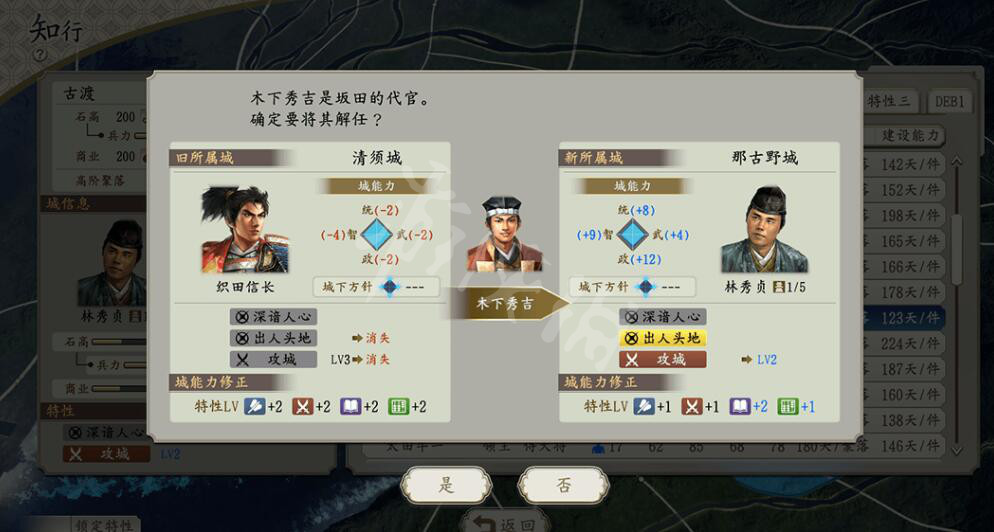Choose the 198天/件 list row
The image size is (994, 532).
click(x=907, y=216)
